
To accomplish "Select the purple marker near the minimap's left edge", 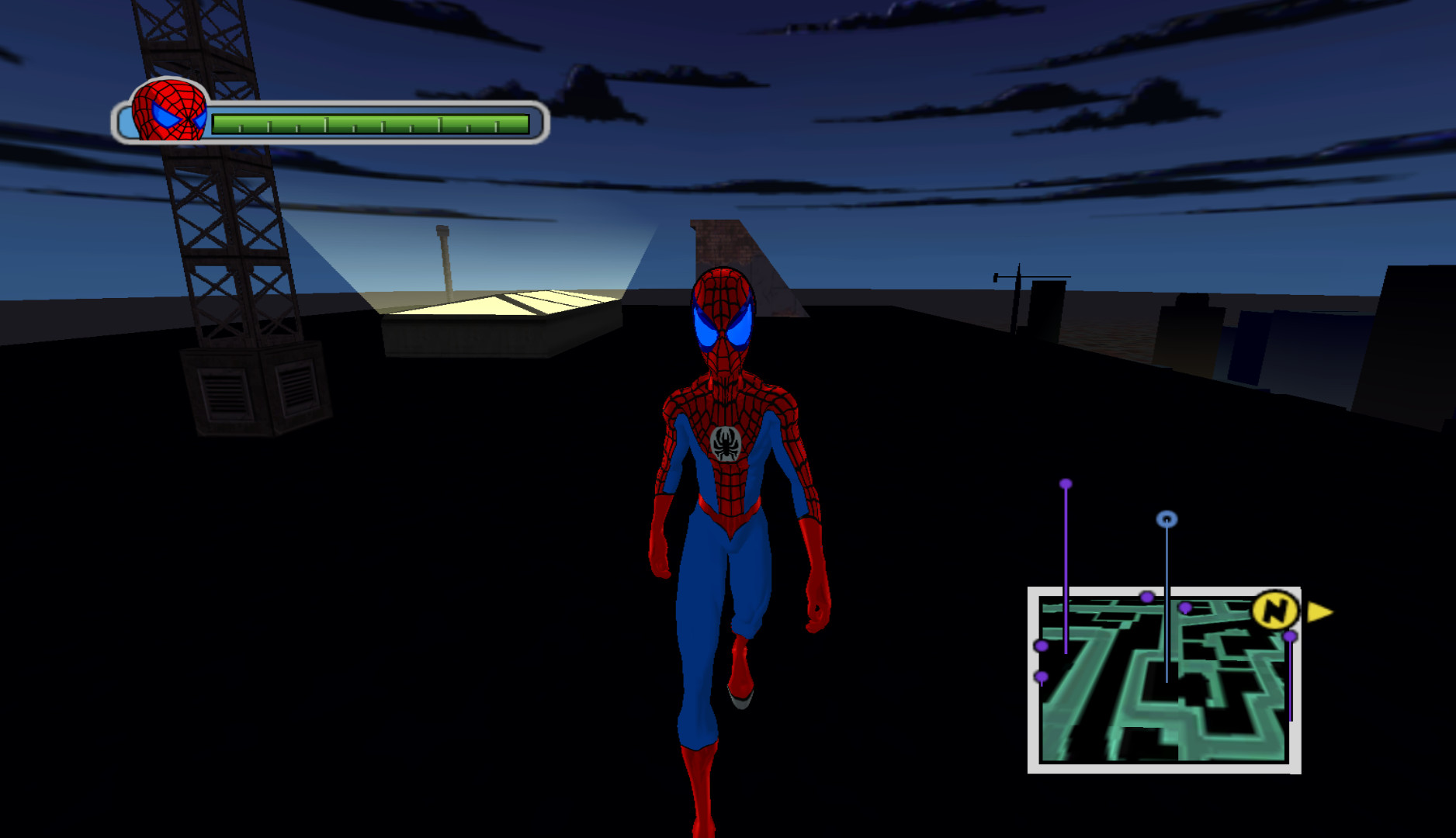I will click(x=1040, y=645).
